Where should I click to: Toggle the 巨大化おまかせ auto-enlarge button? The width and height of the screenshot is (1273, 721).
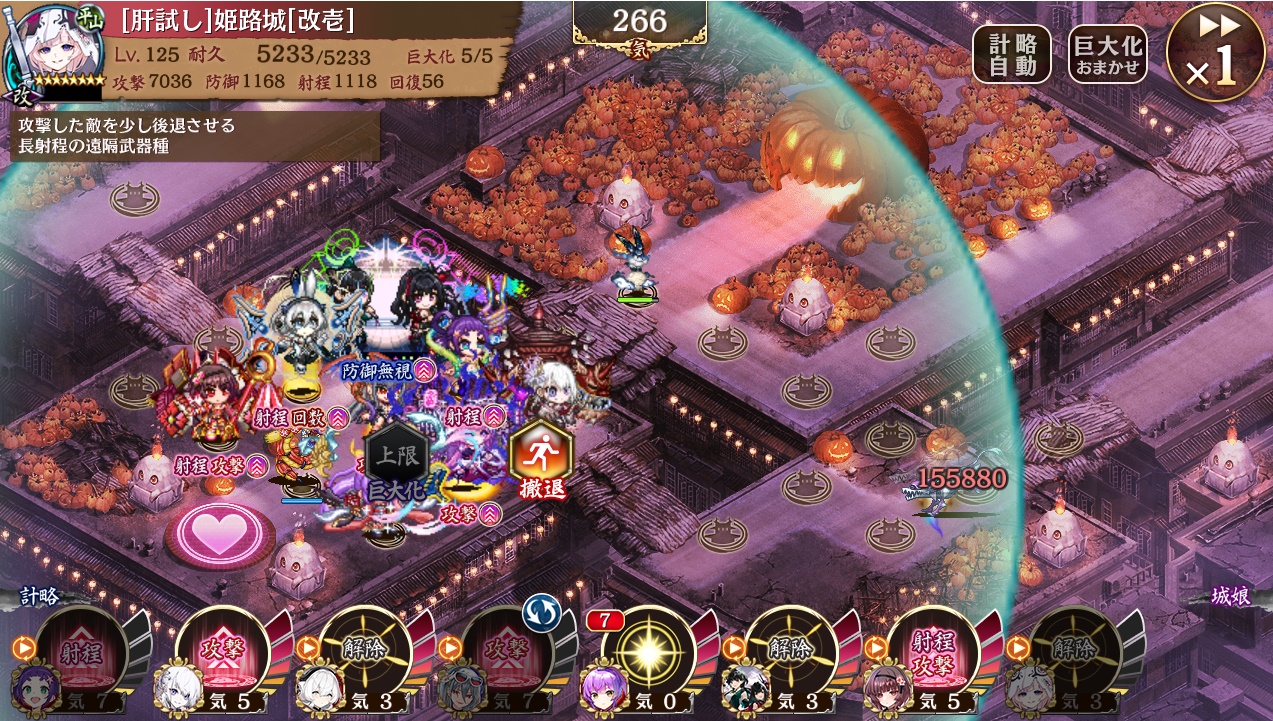[x=1107, y=54]
